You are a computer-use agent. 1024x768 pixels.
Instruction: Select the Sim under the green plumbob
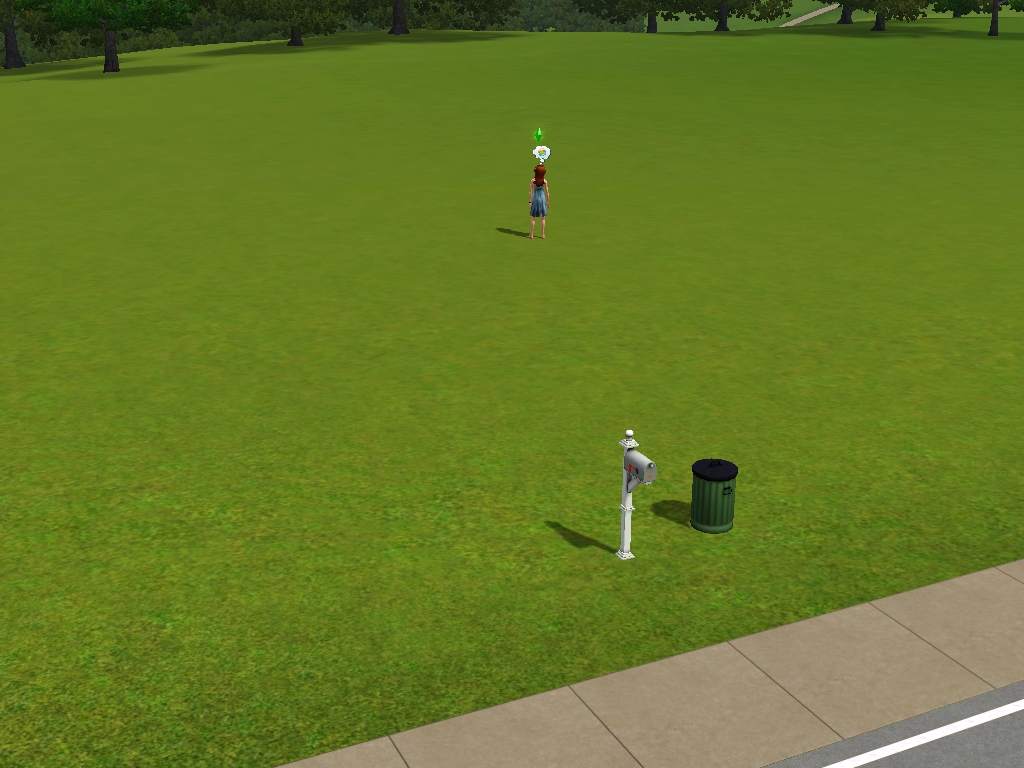point(539,202)
